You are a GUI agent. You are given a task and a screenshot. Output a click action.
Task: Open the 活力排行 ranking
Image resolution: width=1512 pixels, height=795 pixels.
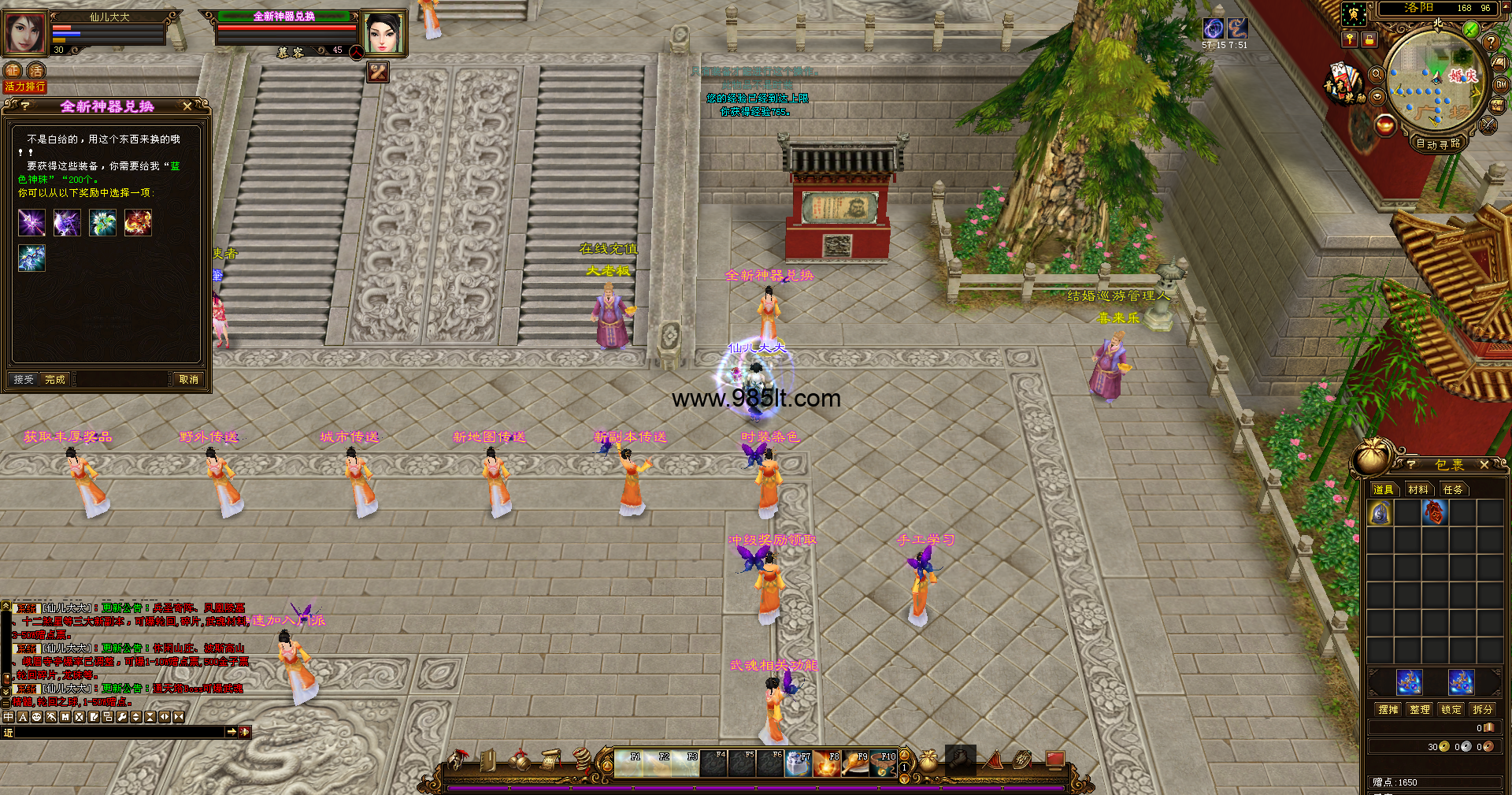tap(25, 87)
